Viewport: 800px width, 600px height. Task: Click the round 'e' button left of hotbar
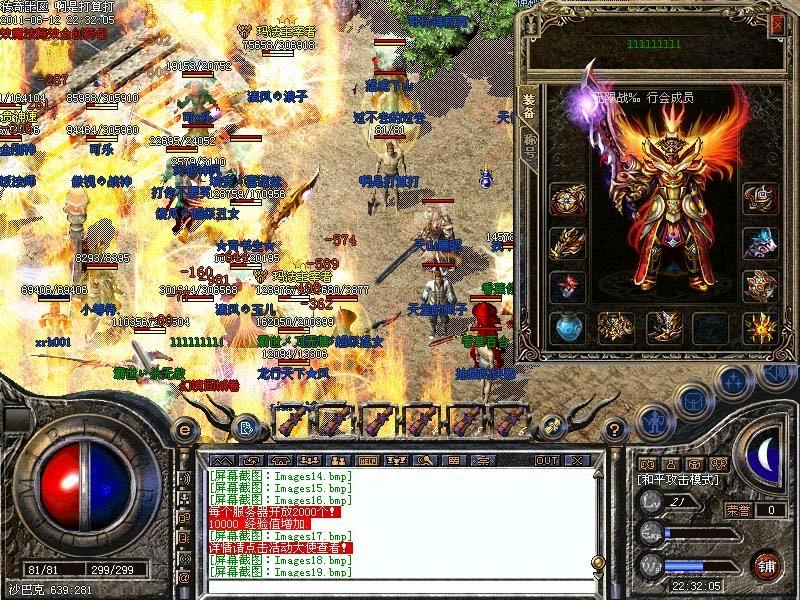[x=184, y=429]
